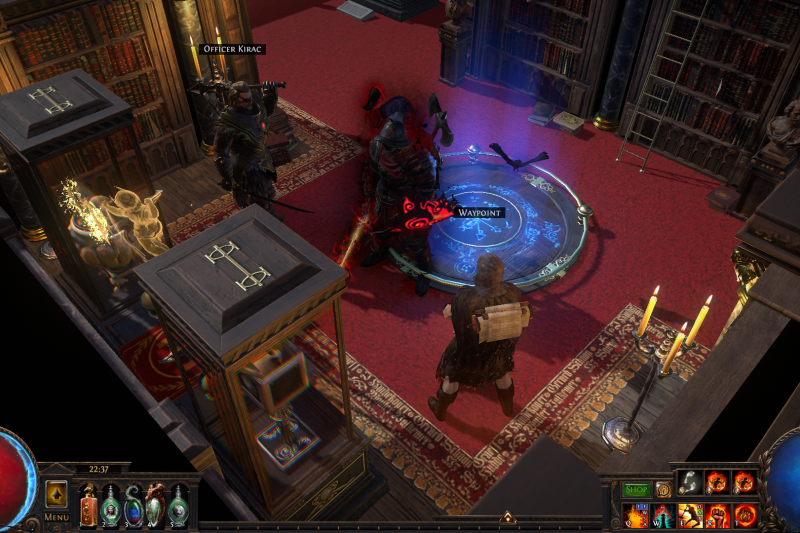The height and width of the screenshot is (533, 800).
Task: Click the orange up-arrow button above Menu
Action: [x=56, y=495]
